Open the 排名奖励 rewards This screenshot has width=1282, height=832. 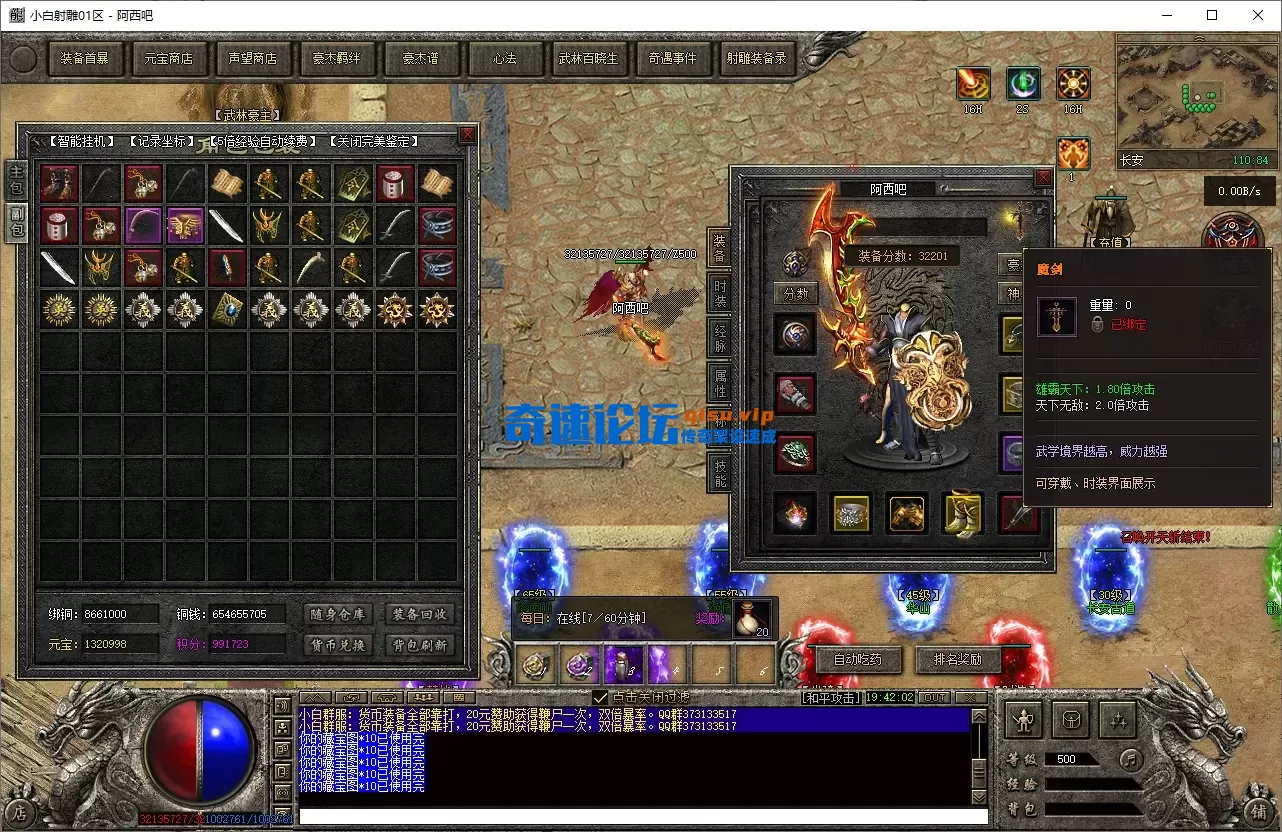(957, 659)
